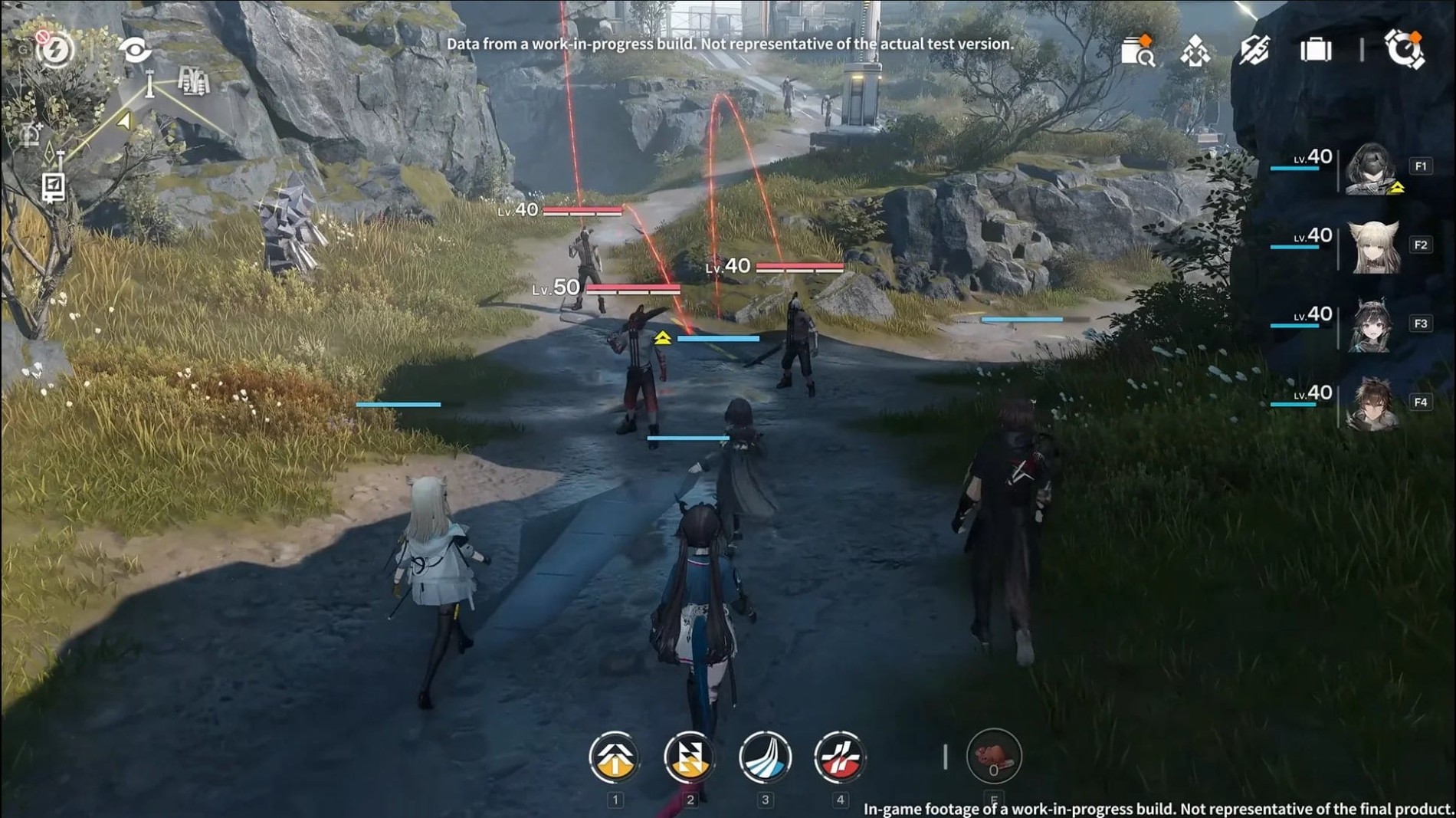
Task: Switch to the F3 horned dark-haired operator
Action: point(1372,325)
